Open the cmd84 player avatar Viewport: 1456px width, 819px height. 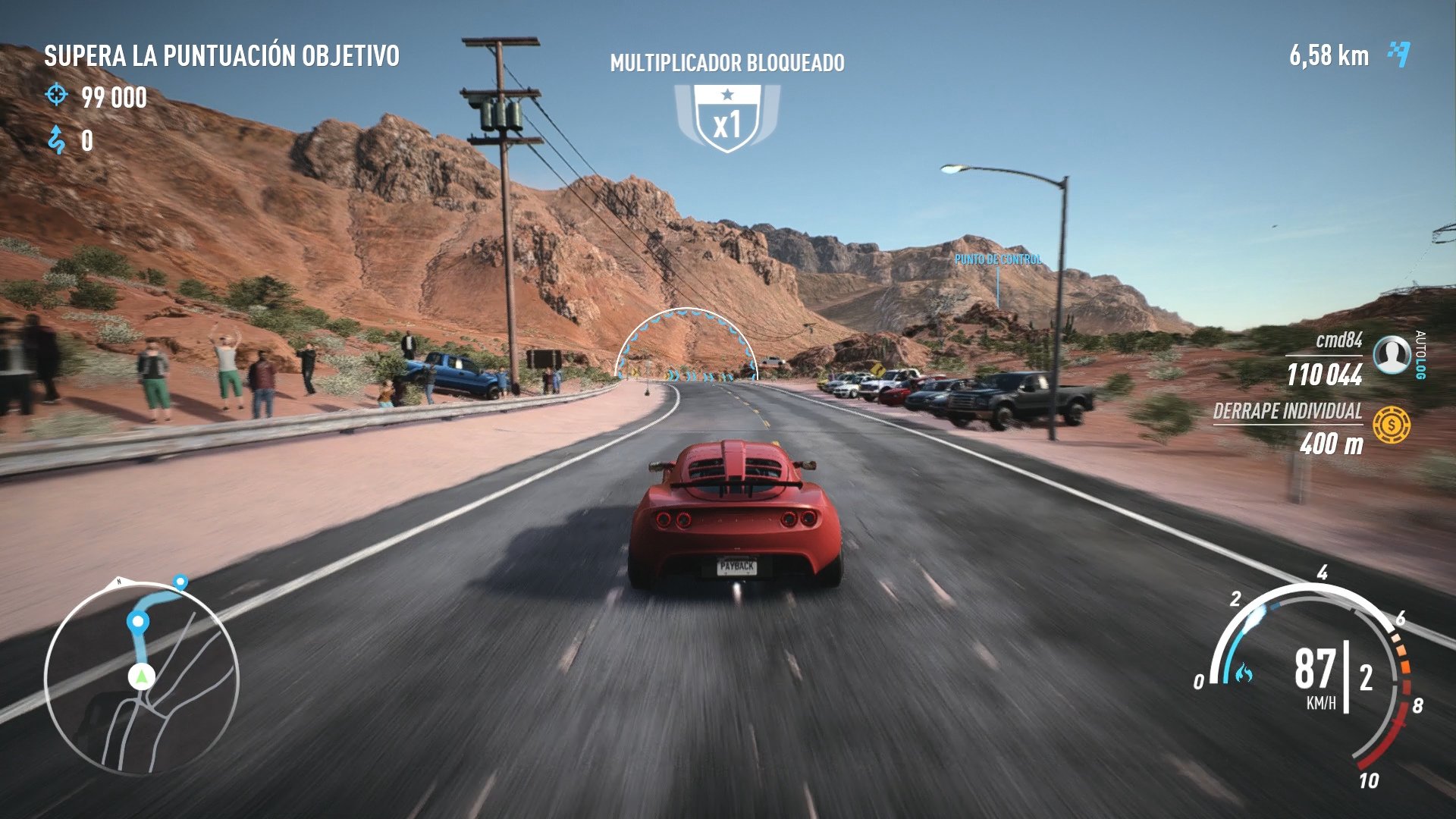[1392, 353]
